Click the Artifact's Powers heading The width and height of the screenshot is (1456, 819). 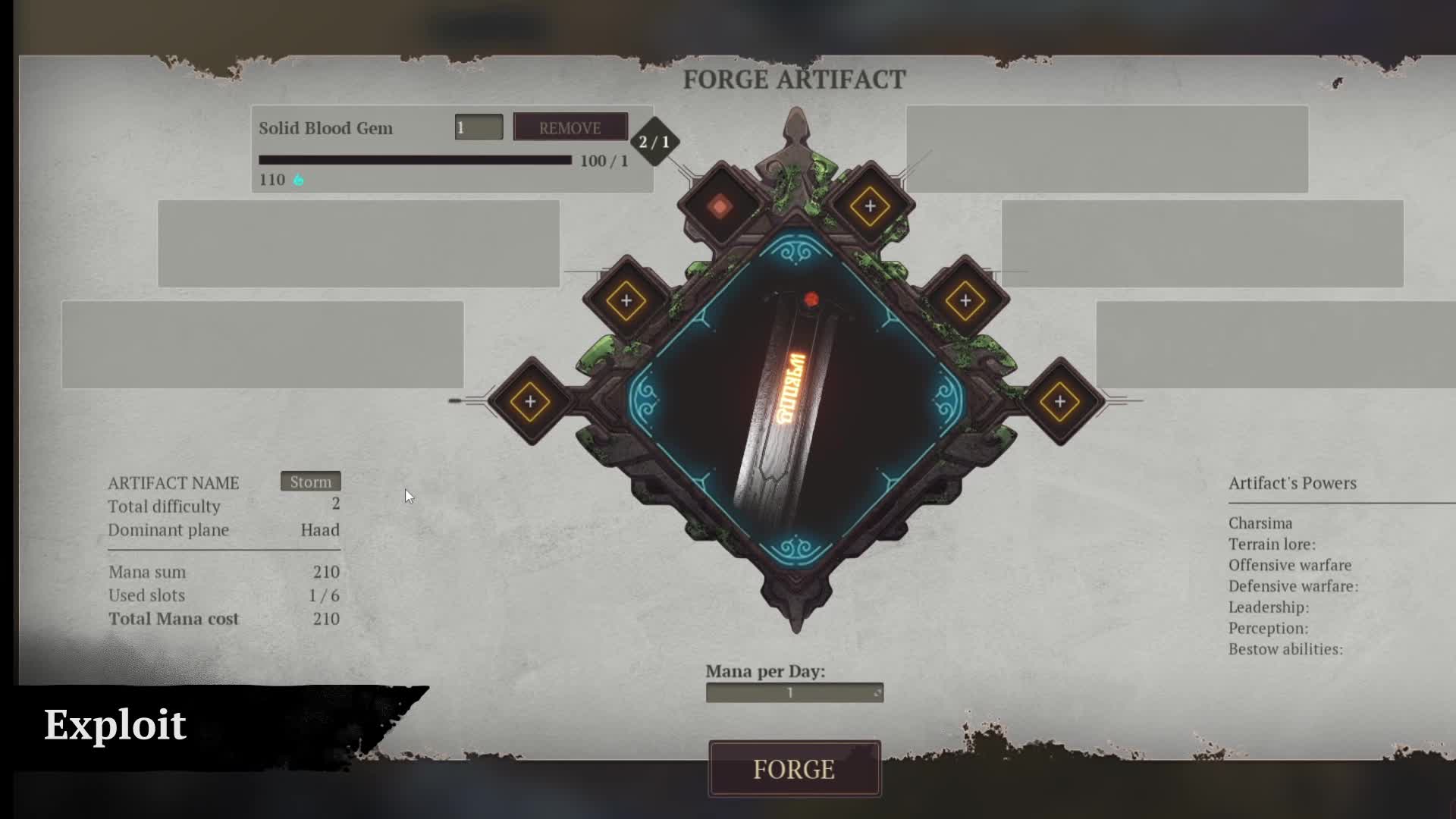[1291, 483]
